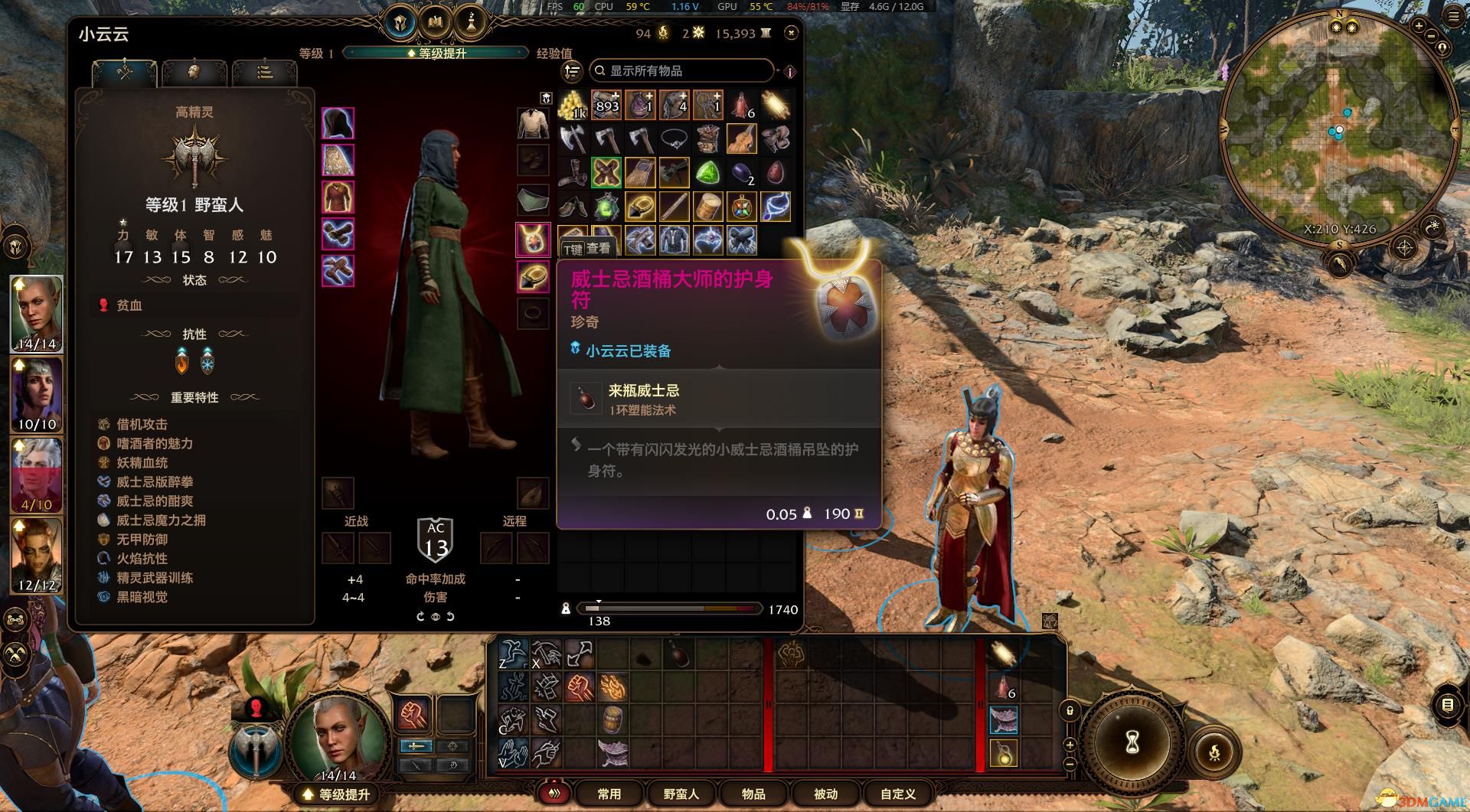Select the red-masked party member portrait
This screenshot has width=1470, height=812.
[x=37, y=474]
